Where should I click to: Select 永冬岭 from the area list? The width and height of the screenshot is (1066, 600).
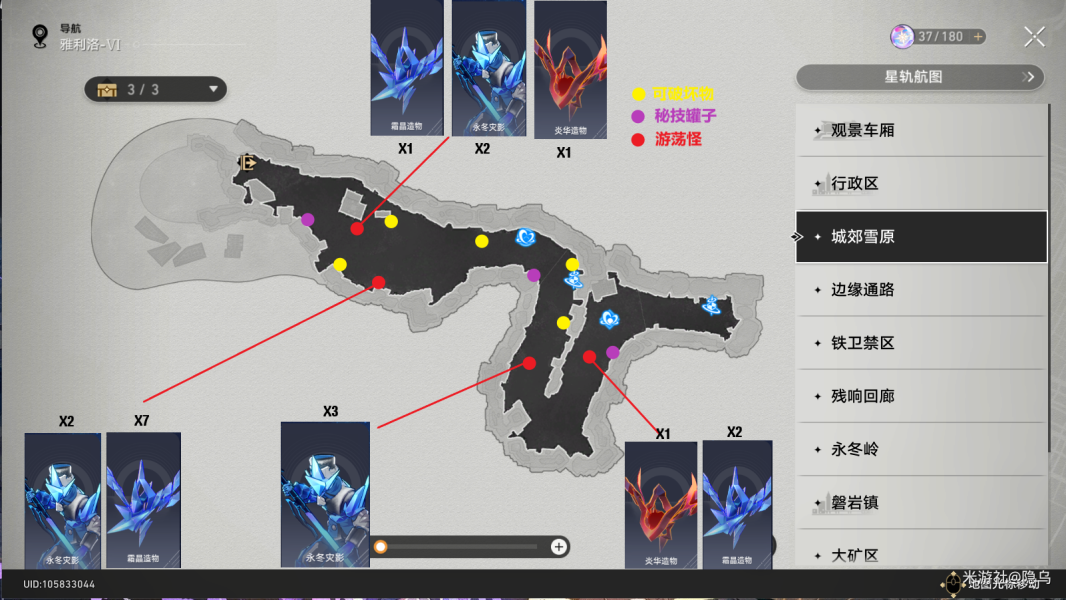921,449
